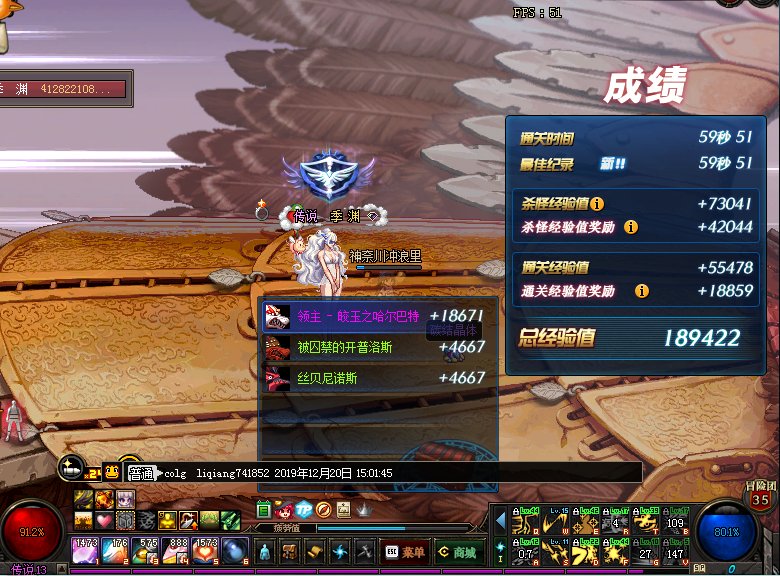Show info for 杀怪经验值奖励
Viewport: 780px width, 576px height.
point(631,227)
